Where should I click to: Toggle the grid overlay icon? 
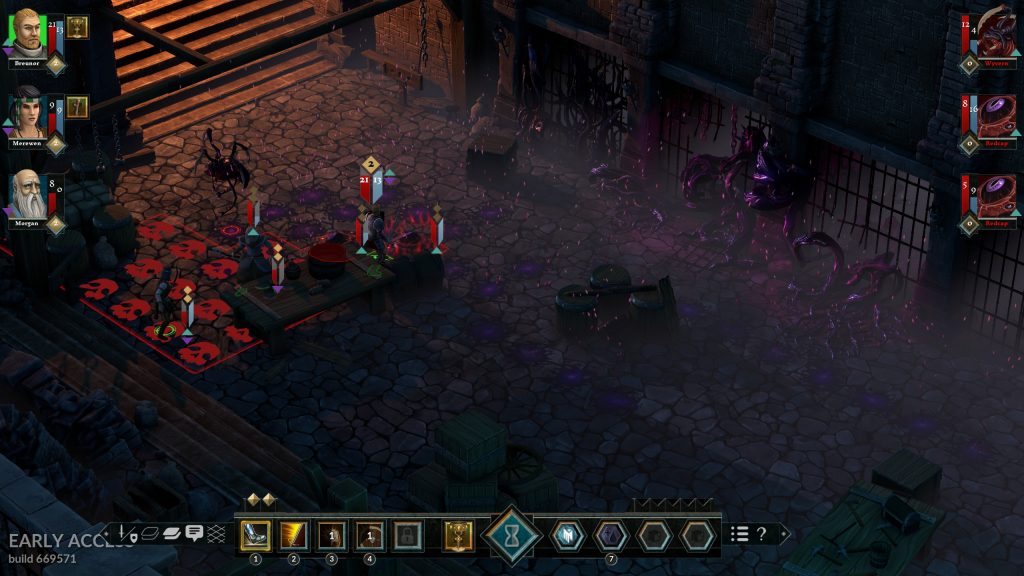coord(216,534)
